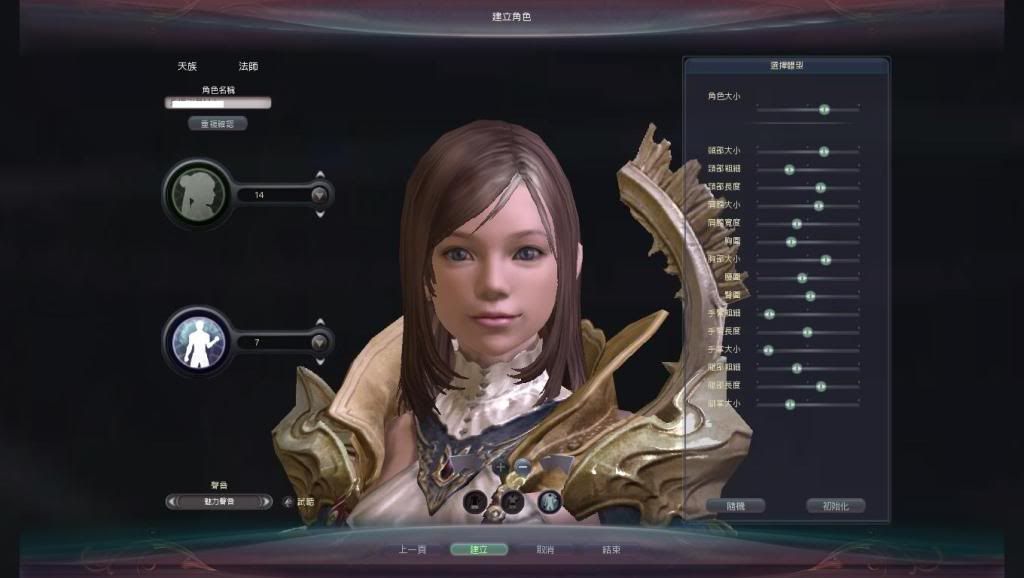The height and width of the screenshot is (578, 1024).
Task: Play the voice sample with 試聽
Action: pyautogui.click(x=300, y=502)
